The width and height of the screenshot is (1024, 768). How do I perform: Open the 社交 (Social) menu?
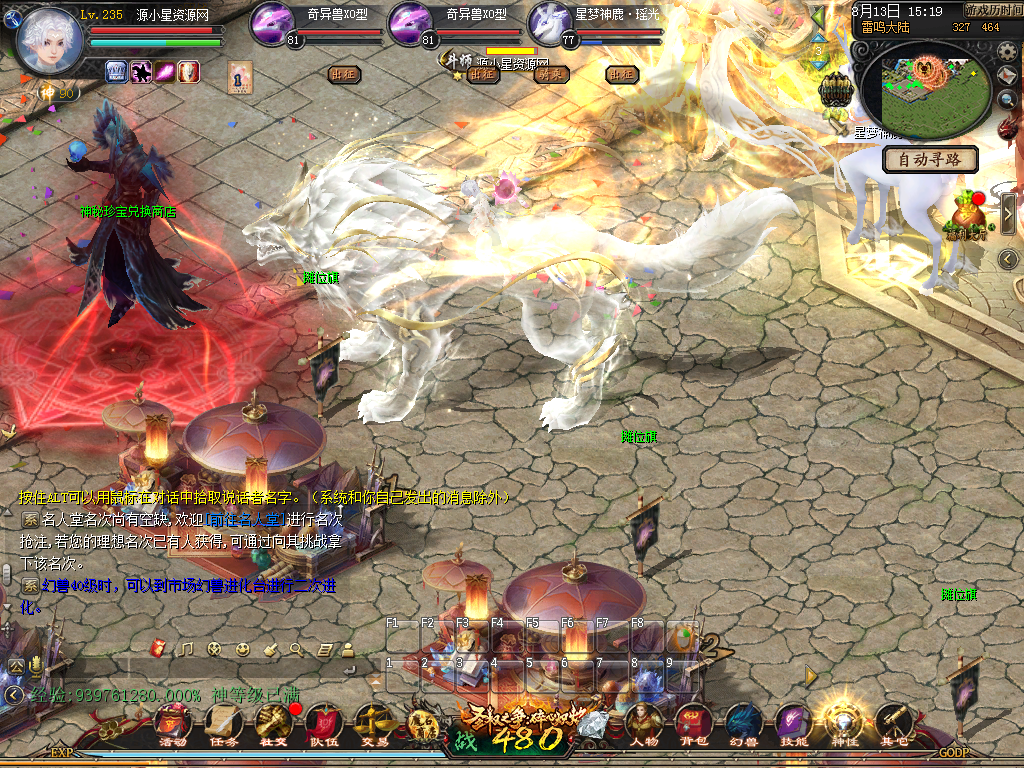tap(273, 724)
